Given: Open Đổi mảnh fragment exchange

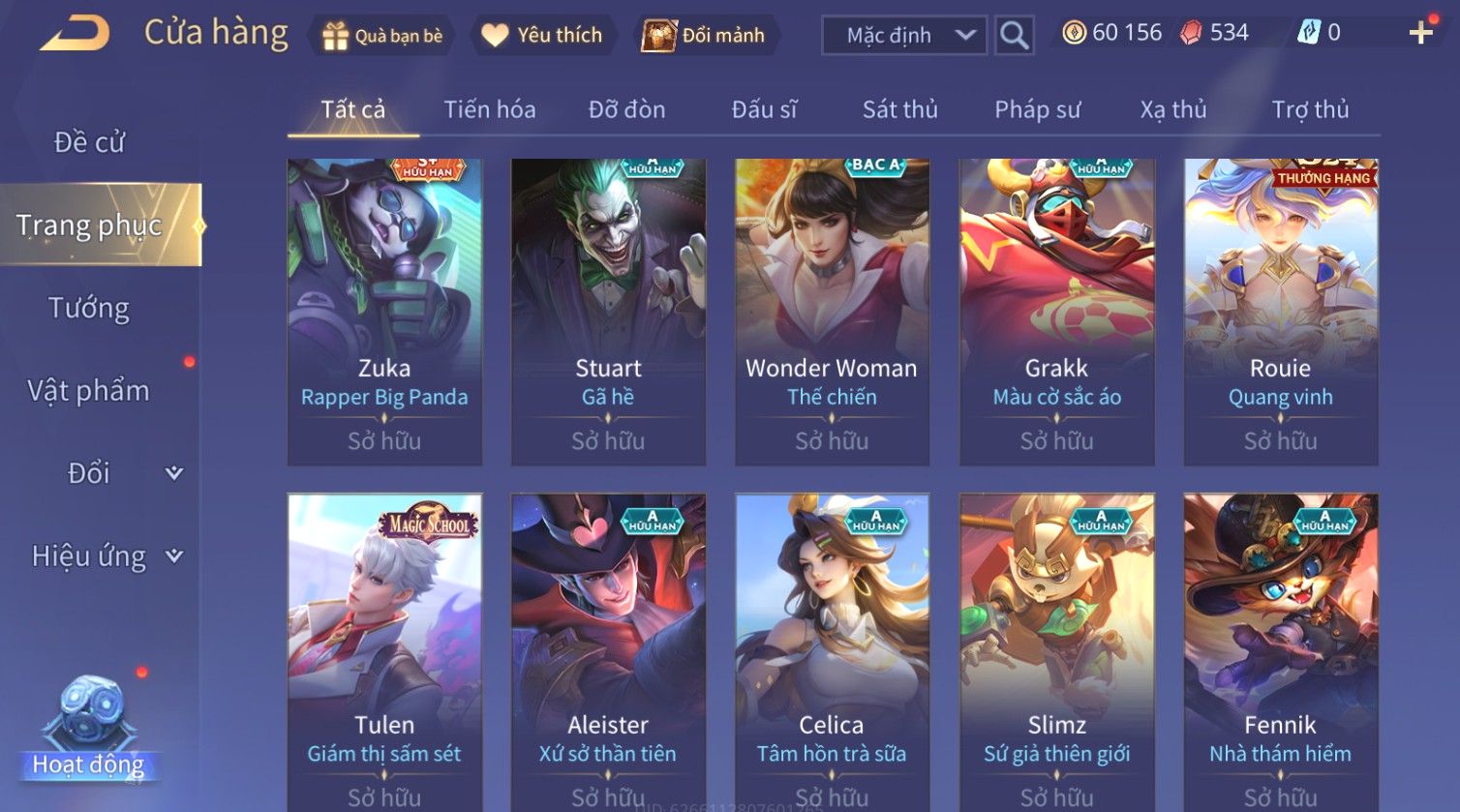Looking at the screenshot, I should (x=707, y=36).
